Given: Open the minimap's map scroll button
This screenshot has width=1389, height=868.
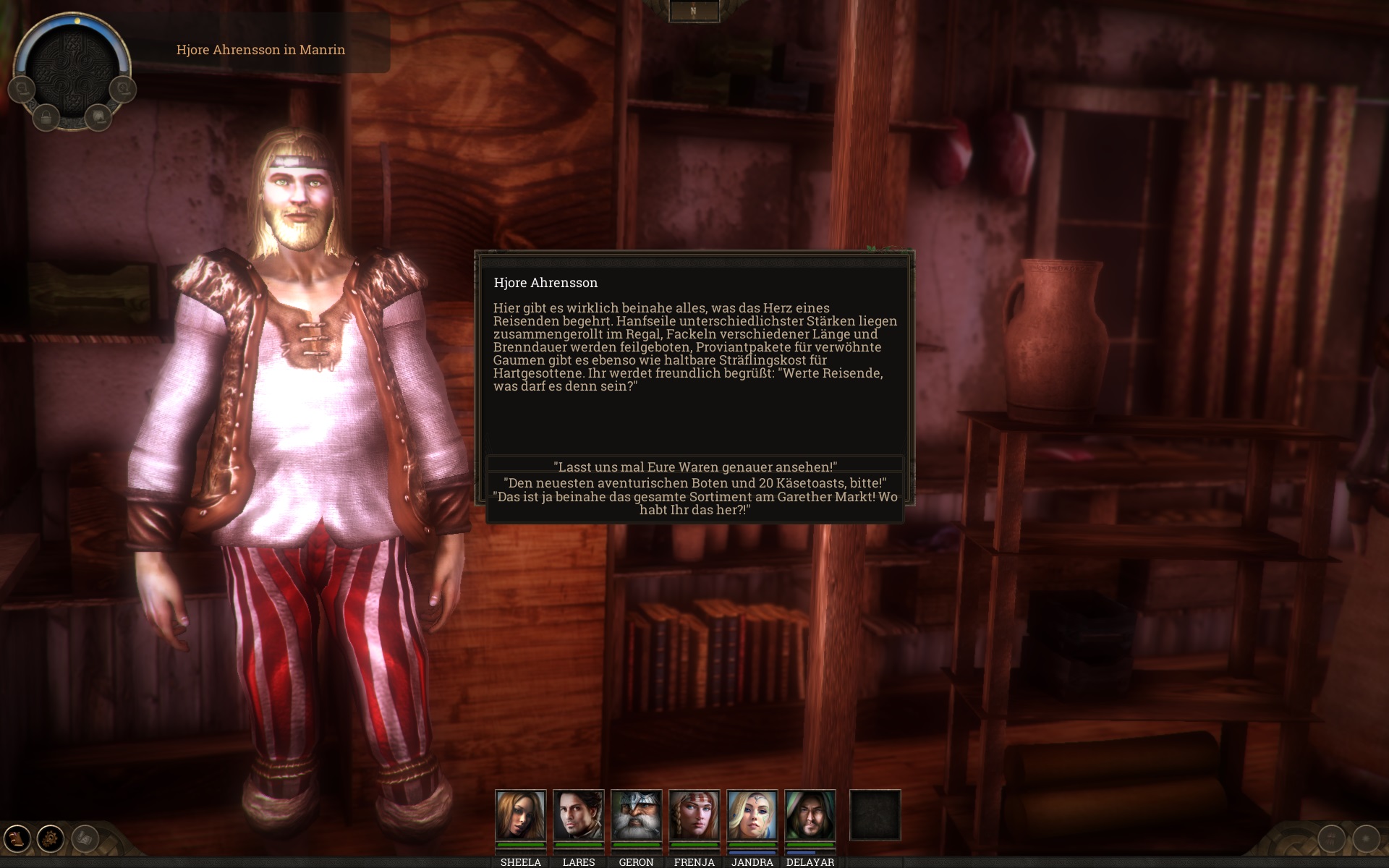Looking at the screenshot, I should pyautogui.click(x=98, y=116).
